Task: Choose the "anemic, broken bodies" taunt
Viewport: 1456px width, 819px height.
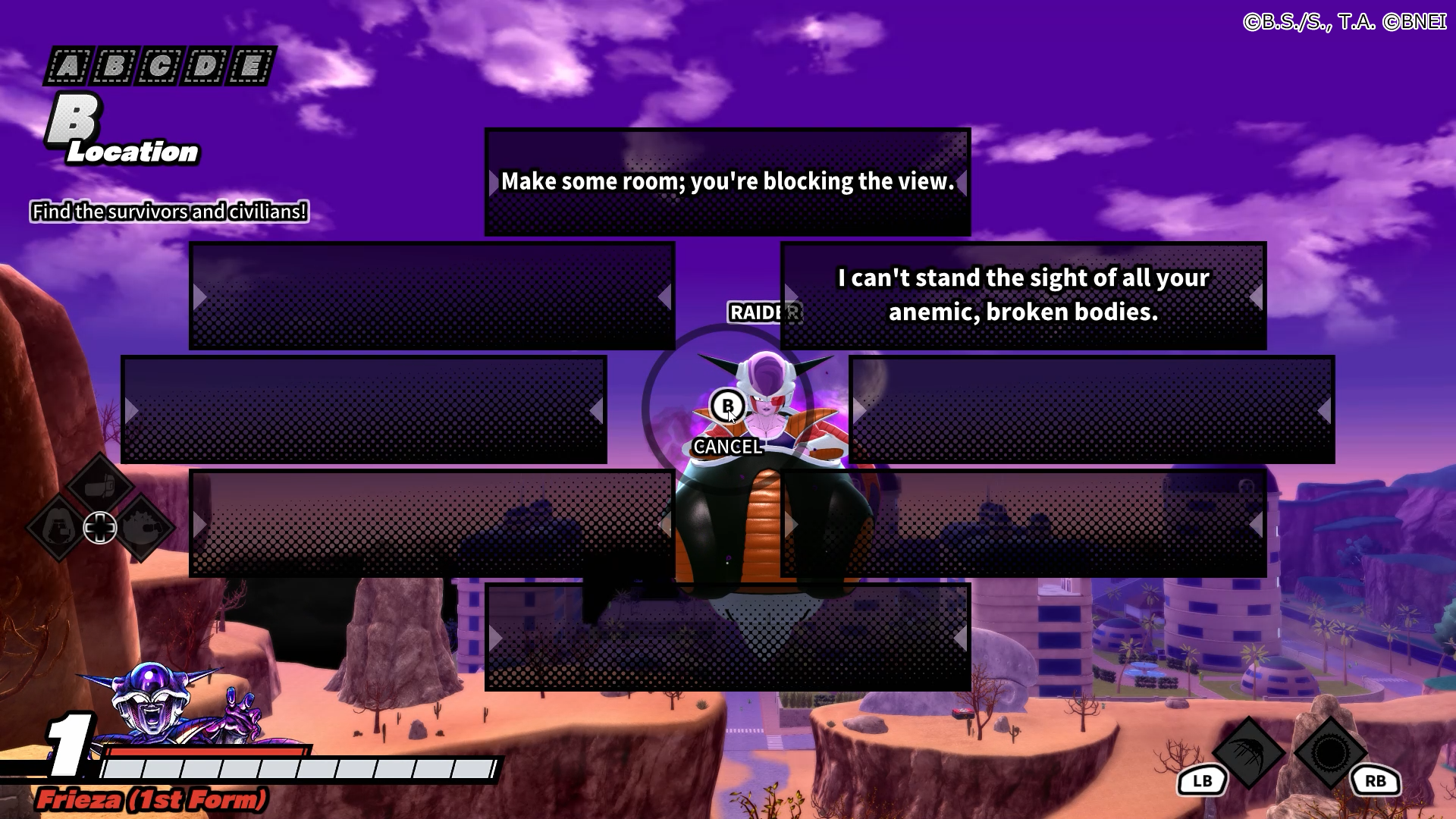Action: [1023, 296]
